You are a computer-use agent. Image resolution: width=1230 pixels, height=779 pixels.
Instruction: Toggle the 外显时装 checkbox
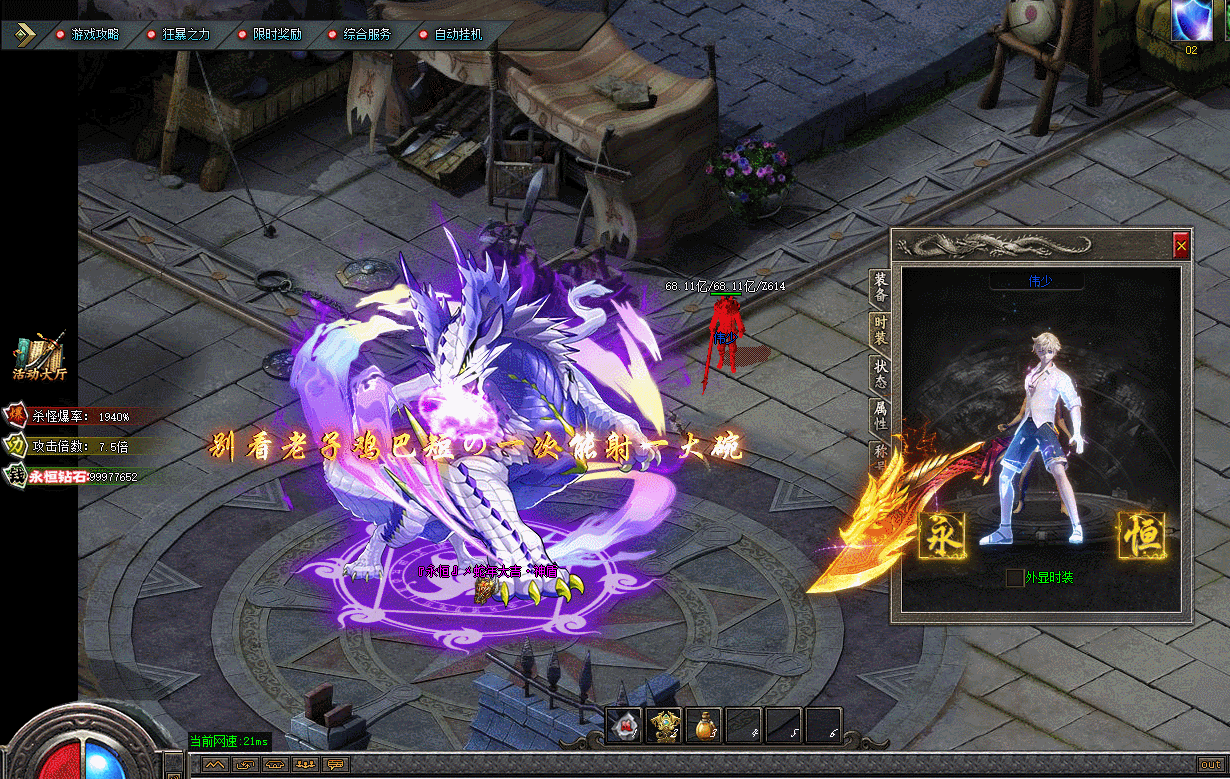pos(1015,578)
